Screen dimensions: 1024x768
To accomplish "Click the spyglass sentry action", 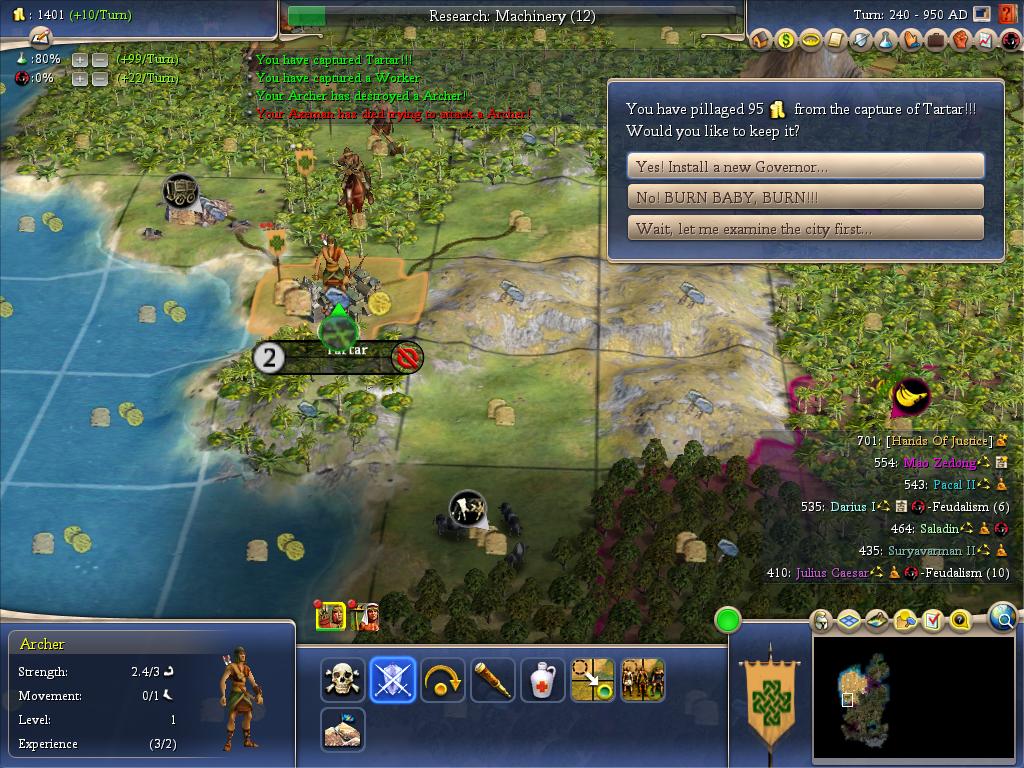I will click(x=492, y=680).
